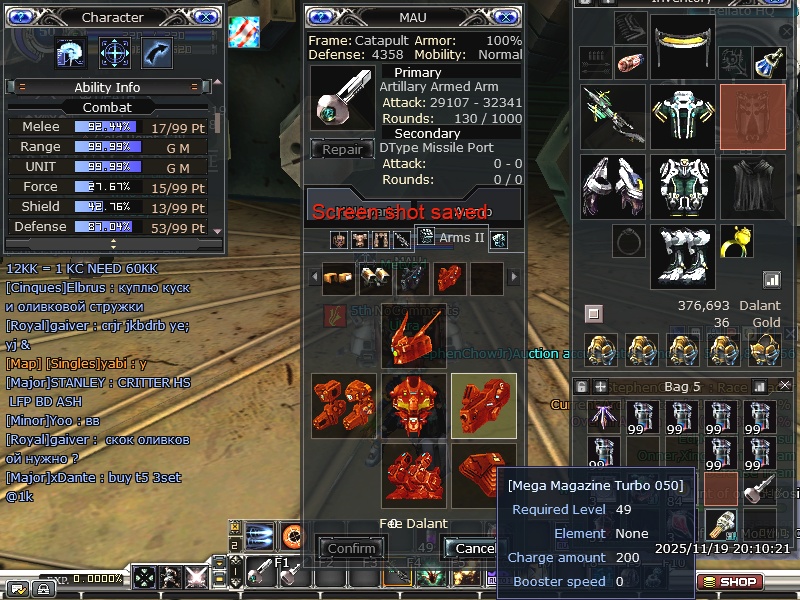Show next parts with the right arrow
The height and width of the screenshot is (600, 800).
pos(516,277)
